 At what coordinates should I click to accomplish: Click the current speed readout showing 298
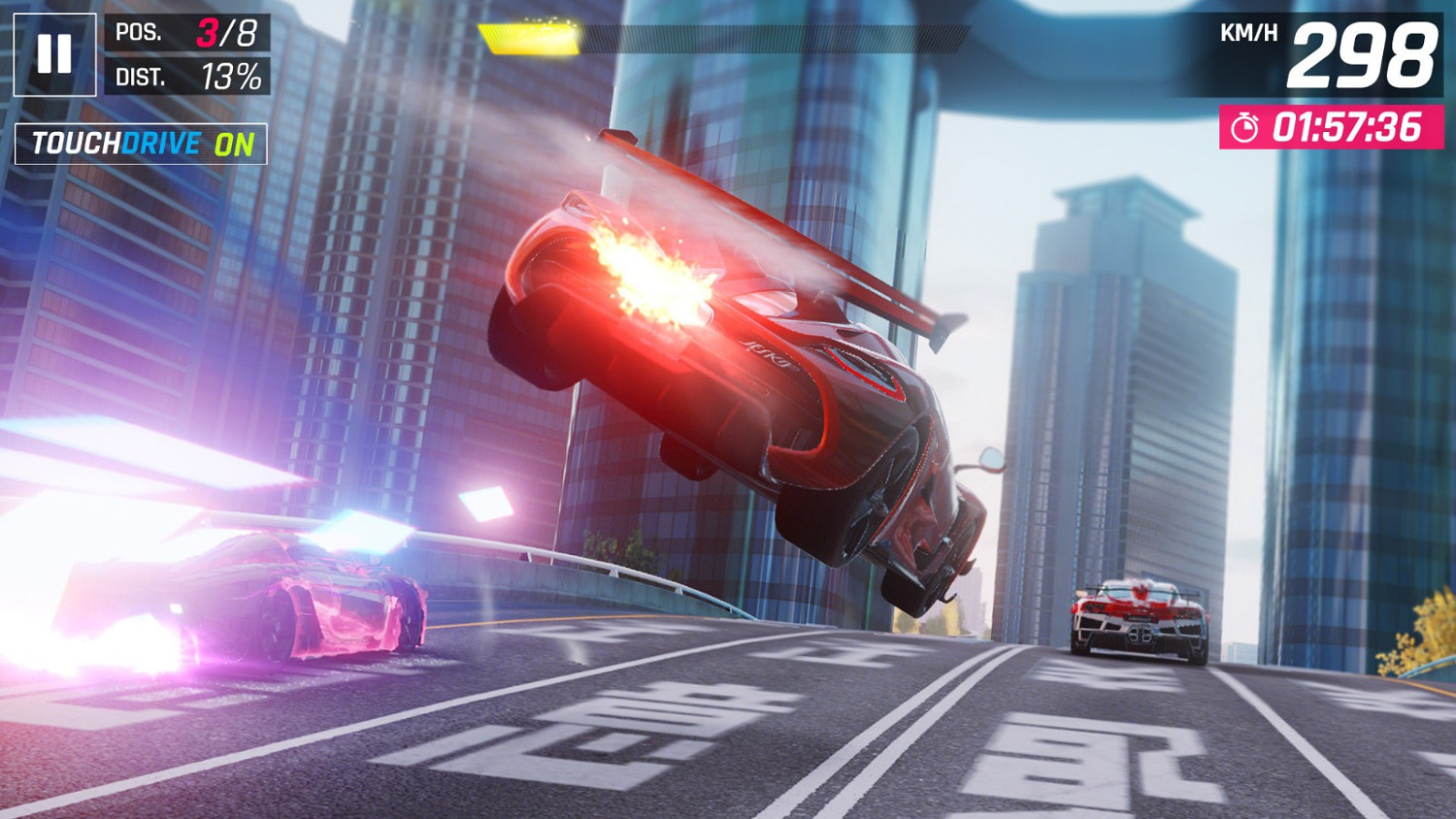tap(1361, 54)
